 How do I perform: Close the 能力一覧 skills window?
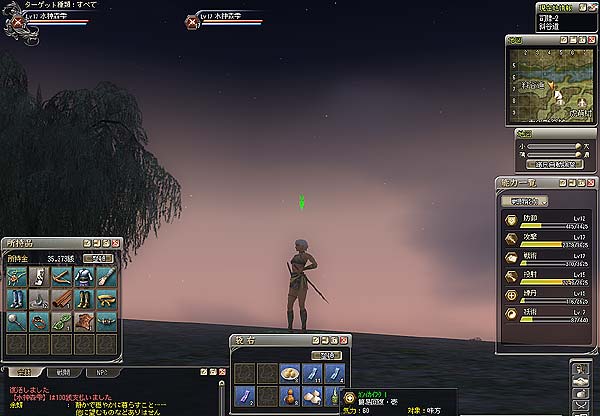592,184
